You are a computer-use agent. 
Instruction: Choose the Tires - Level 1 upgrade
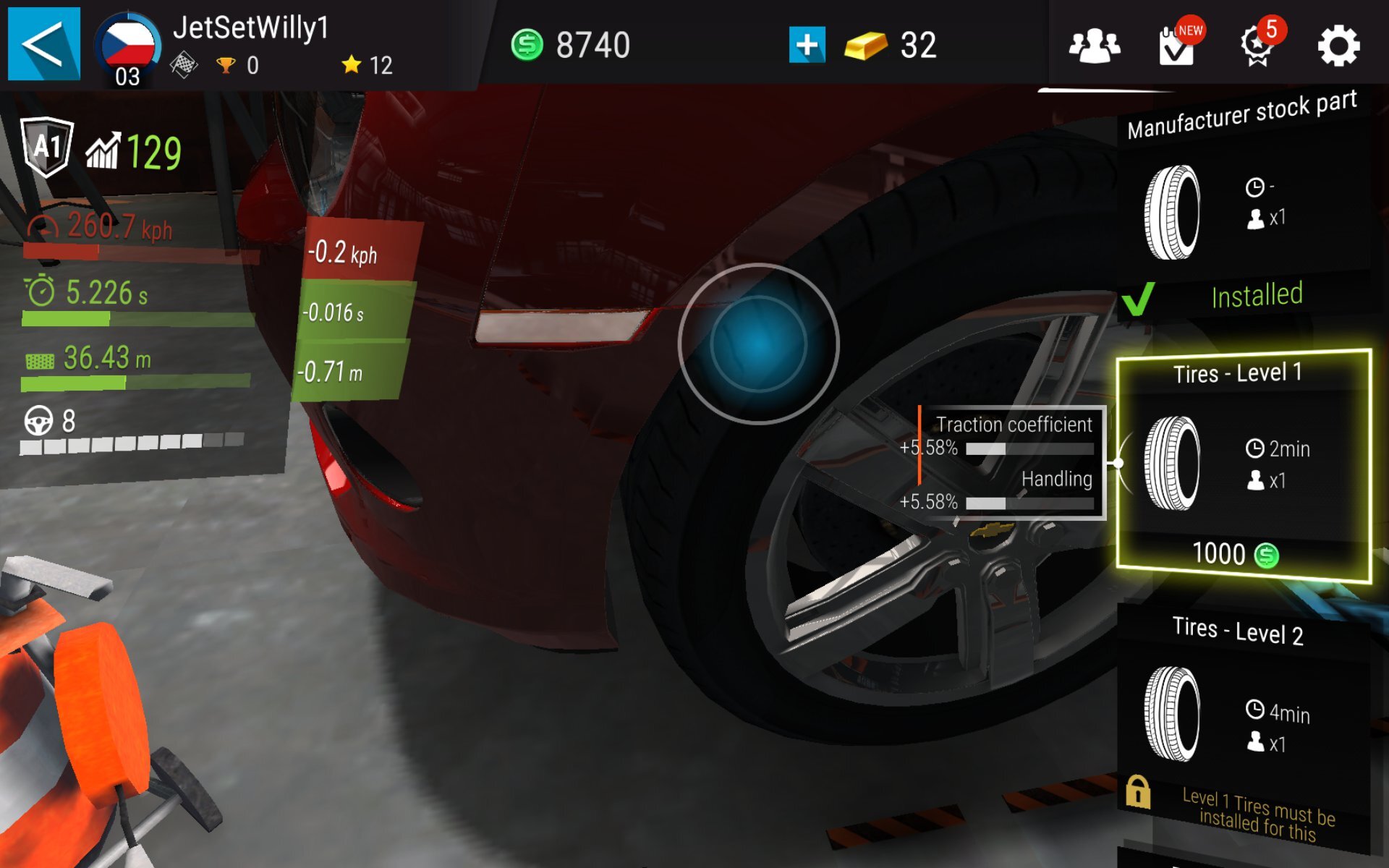pyautogui.click(x=1242, y=456)
